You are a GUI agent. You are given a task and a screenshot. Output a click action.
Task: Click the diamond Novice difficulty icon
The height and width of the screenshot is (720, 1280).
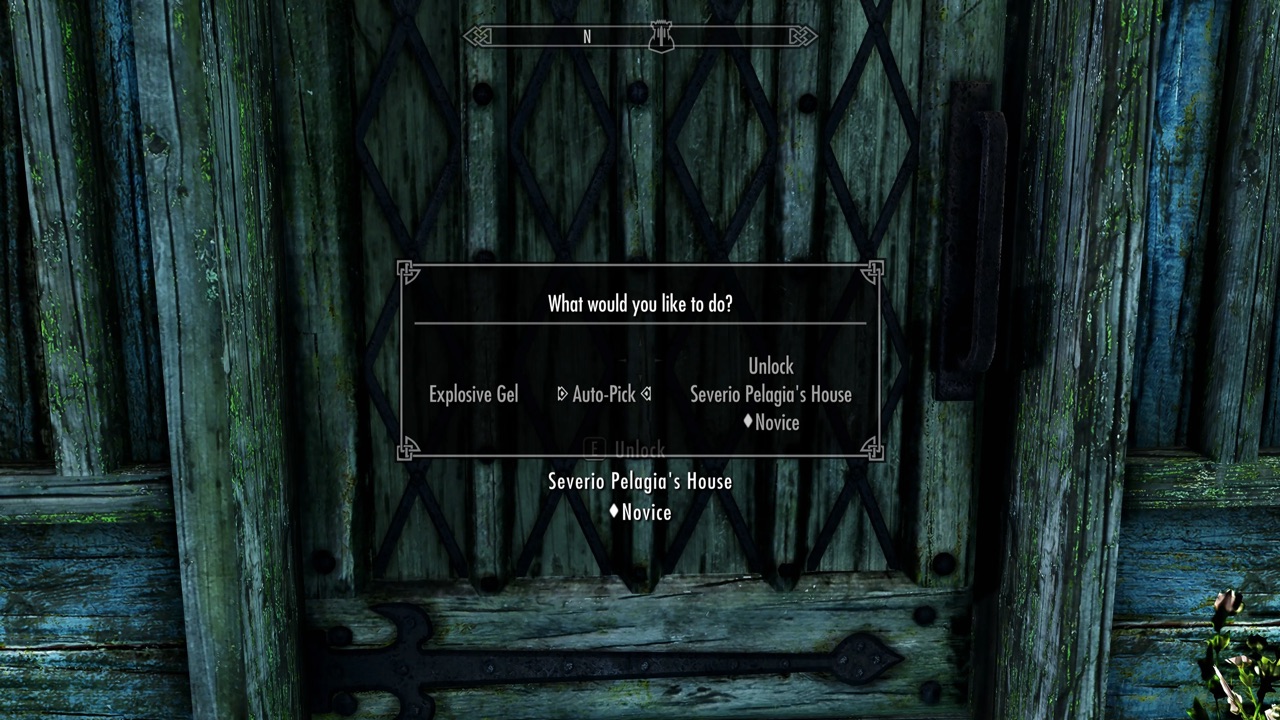pyautogui.click(x=747, y=422)
